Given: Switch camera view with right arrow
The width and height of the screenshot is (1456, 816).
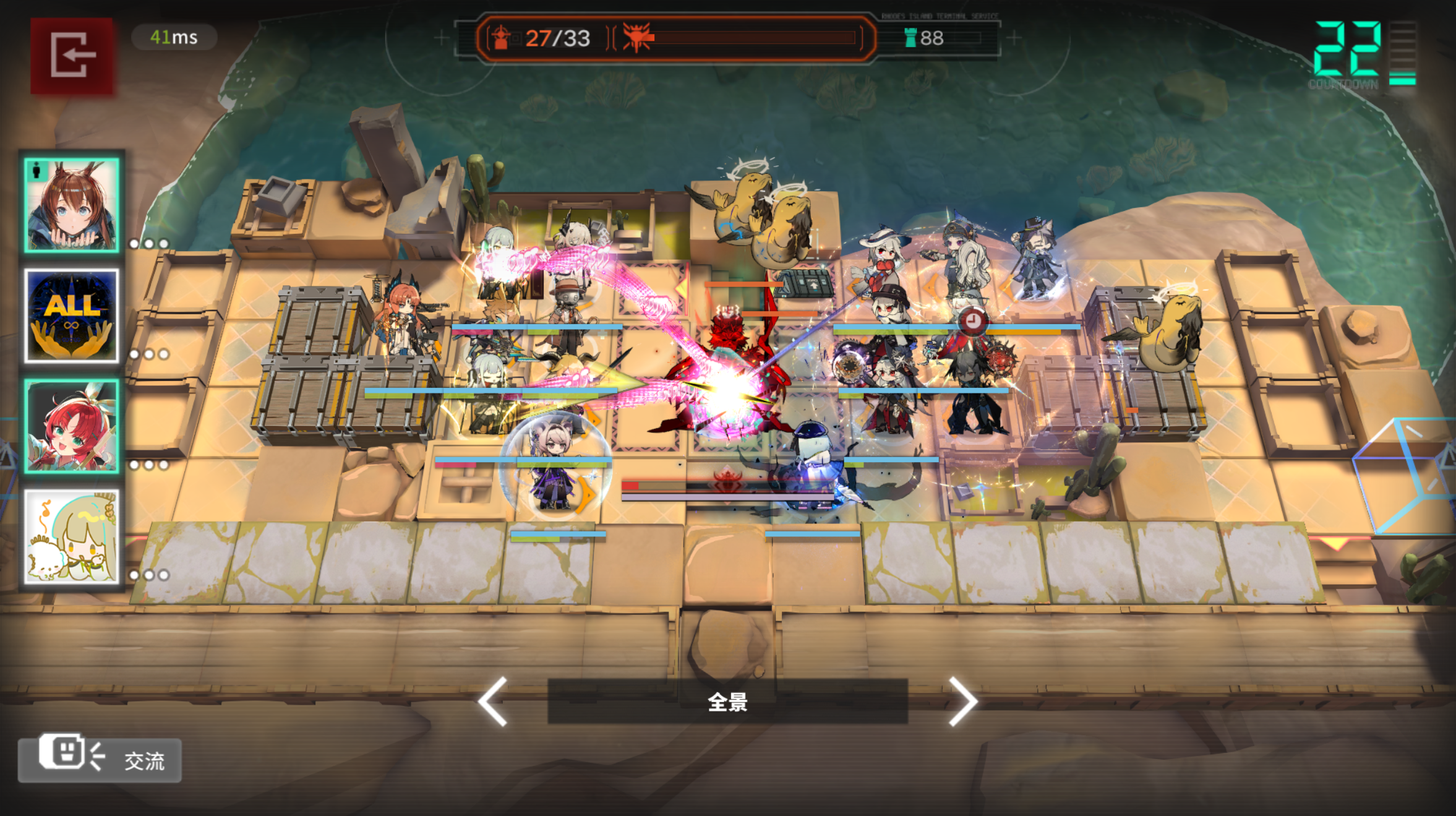Looking at the screenshot, I should [962, 701].
